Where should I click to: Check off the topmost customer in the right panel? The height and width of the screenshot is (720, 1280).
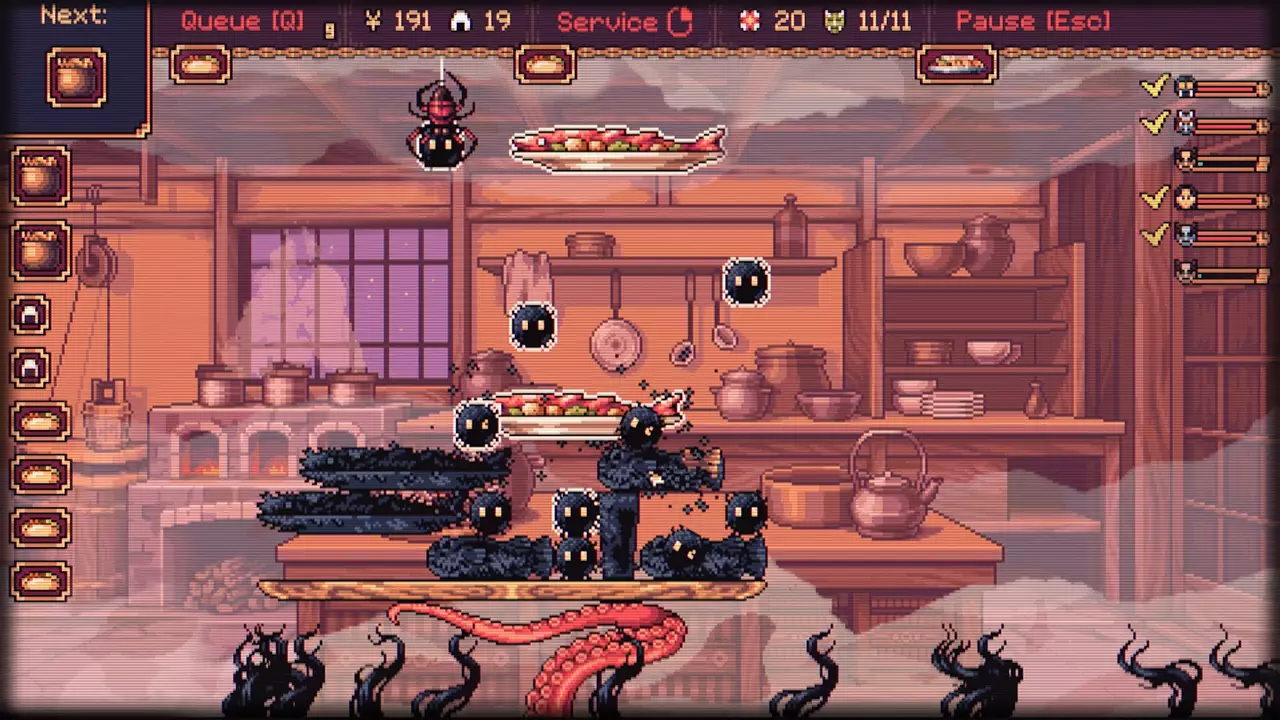[1154, 85]
